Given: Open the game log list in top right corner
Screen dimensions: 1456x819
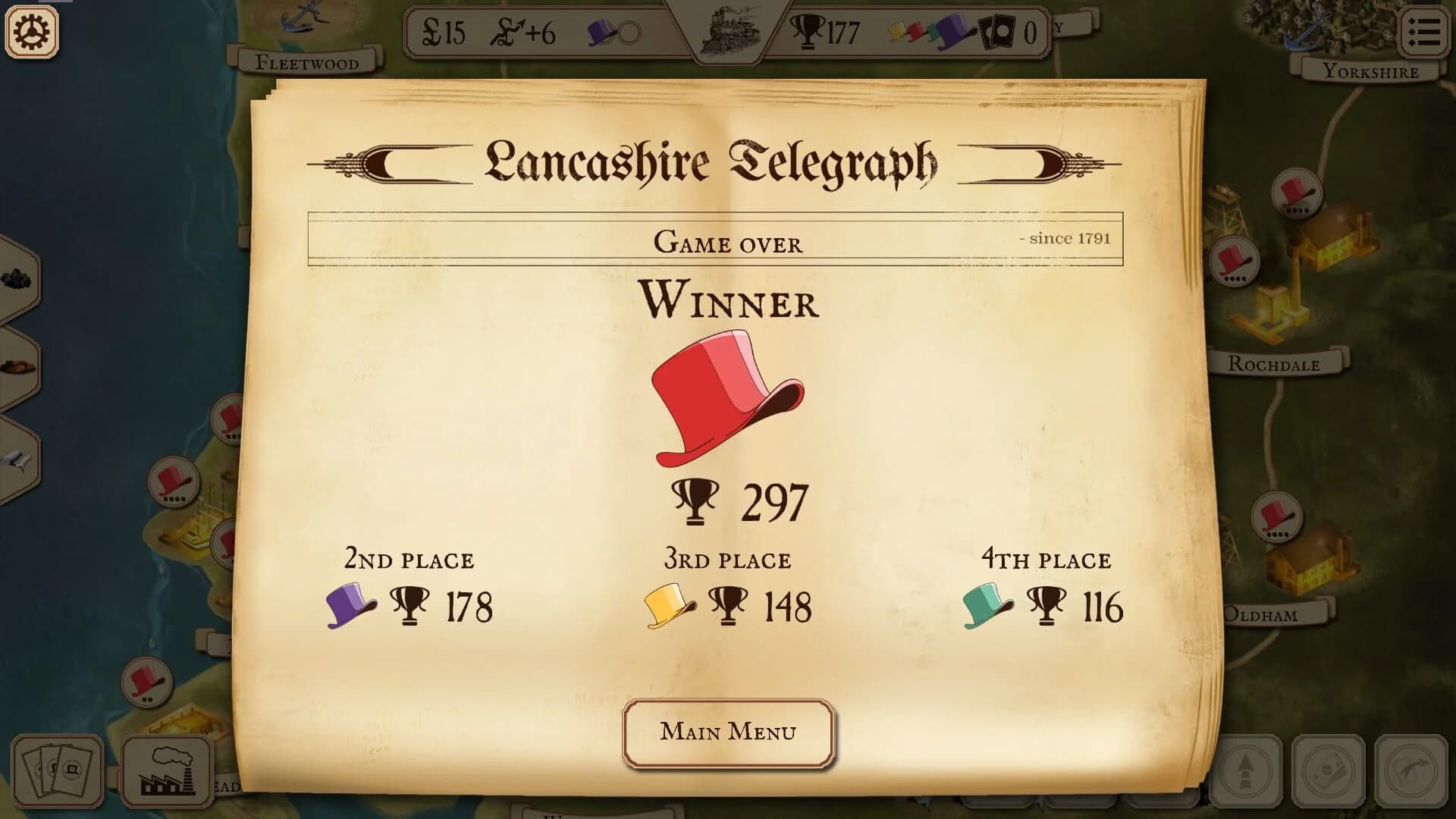Looking at the screenshot, I should coord(1425,30).
